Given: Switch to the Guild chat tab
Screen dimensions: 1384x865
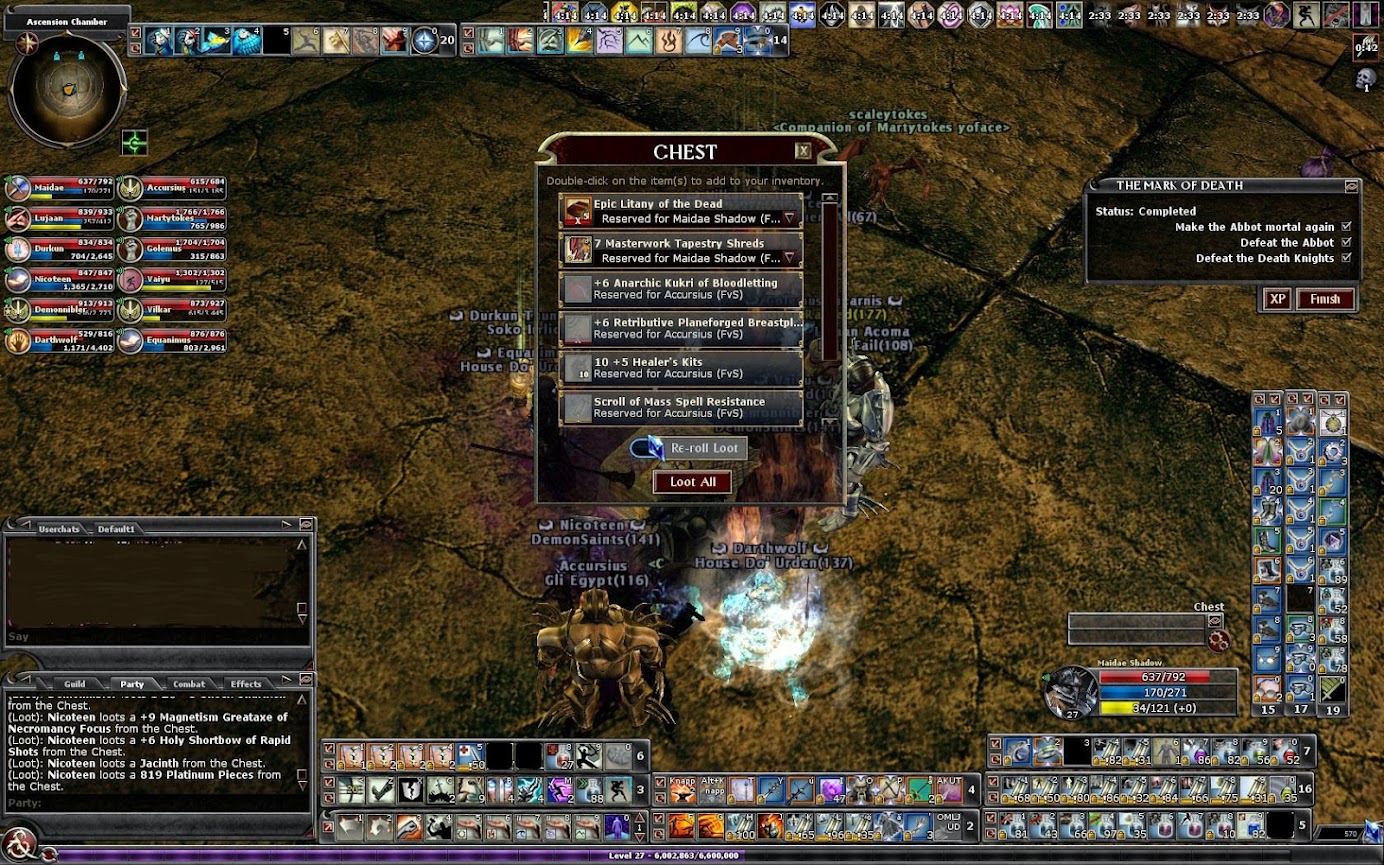Looking at the screenshot, I should coord(75,684).
